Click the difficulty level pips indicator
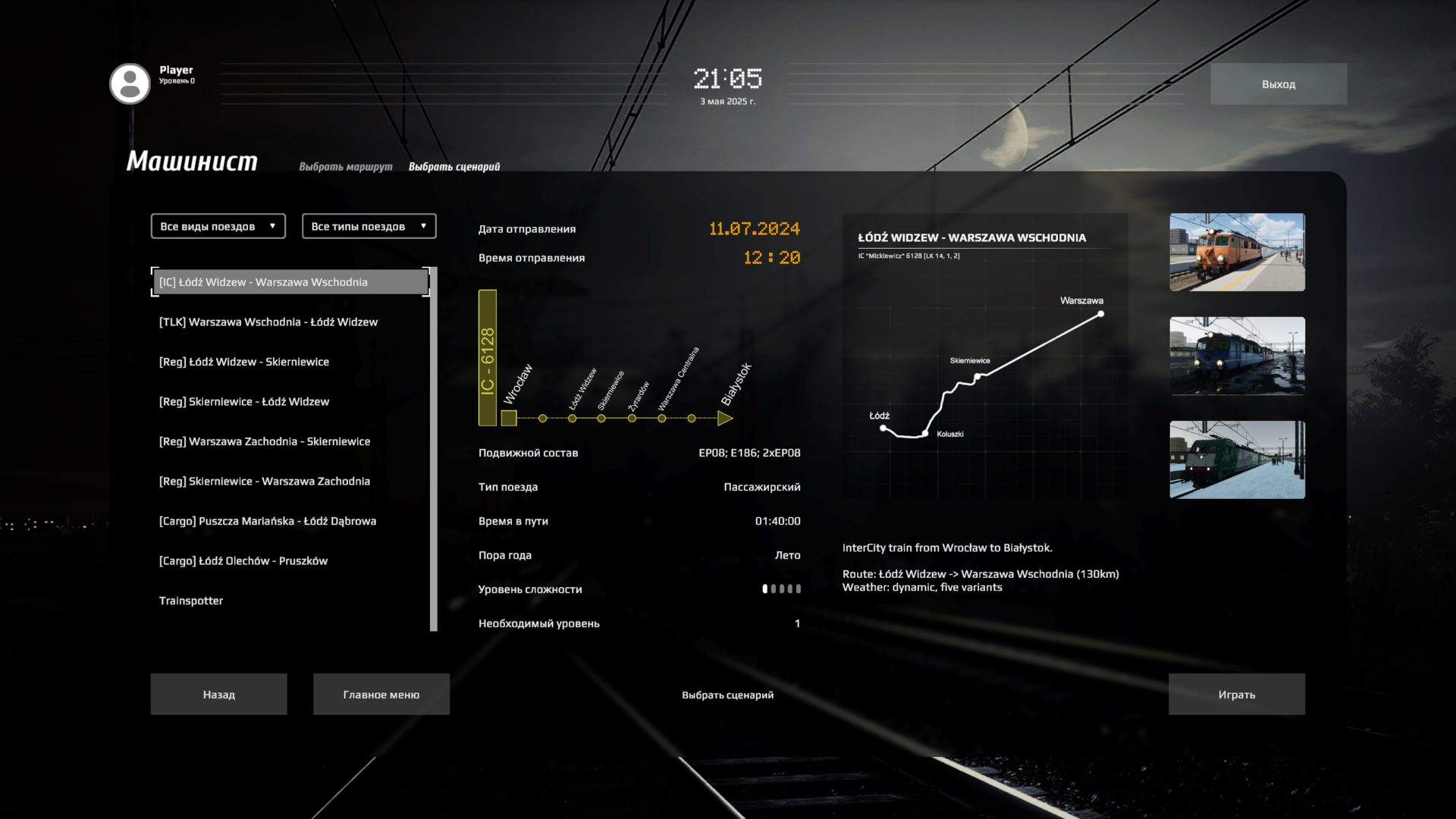Image resolution: width=1456 pixels, height=819 pixels. (781, 589)
